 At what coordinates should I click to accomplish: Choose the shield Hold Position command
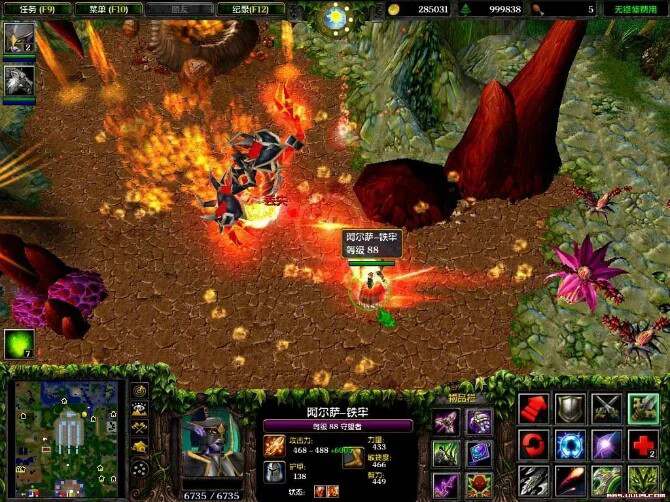pyautogui.click(x=569, y=409)
